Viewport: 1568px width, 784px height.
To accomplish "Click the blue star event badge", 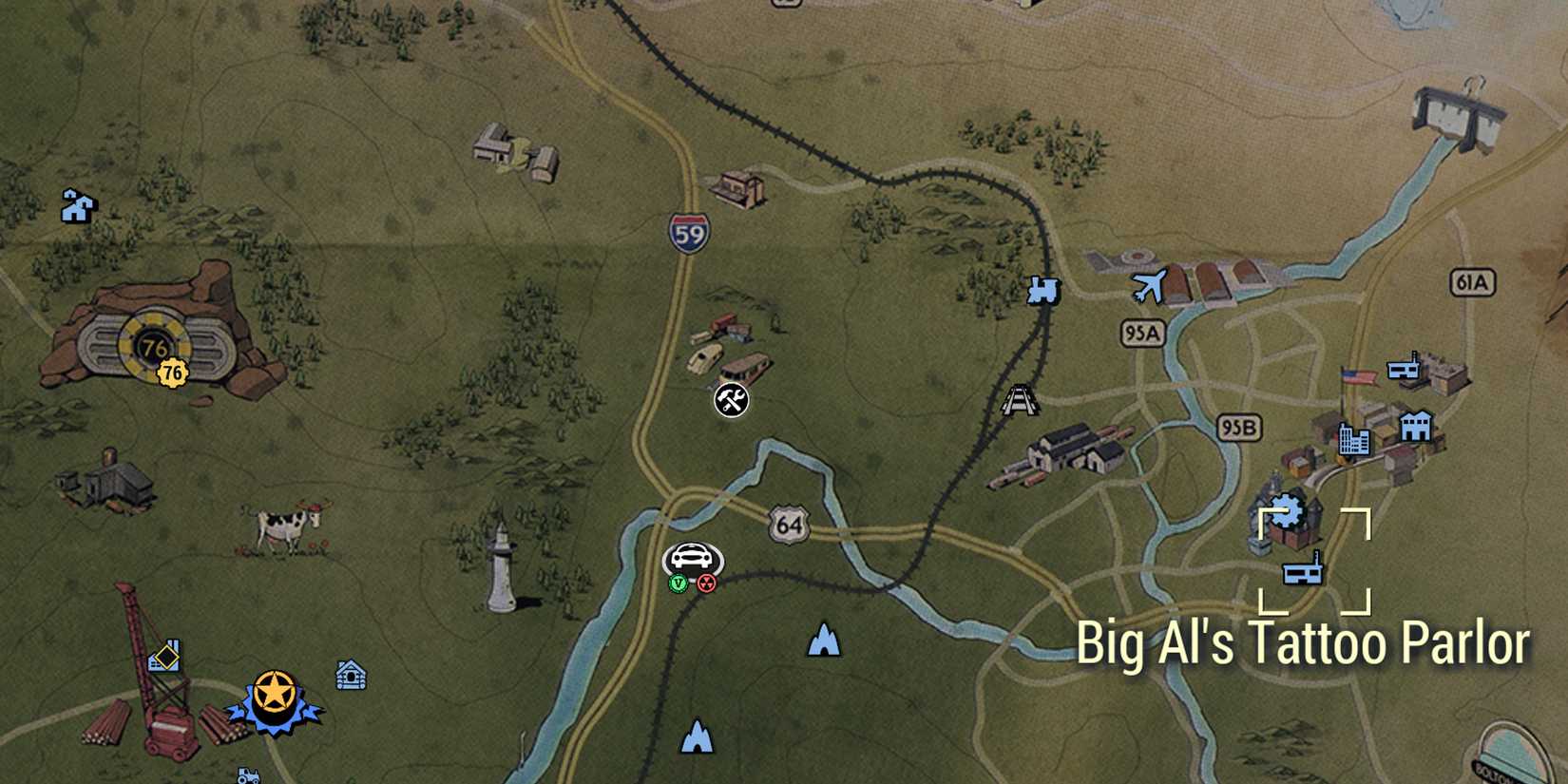I will pyautogui.click(x=273, y=693).
